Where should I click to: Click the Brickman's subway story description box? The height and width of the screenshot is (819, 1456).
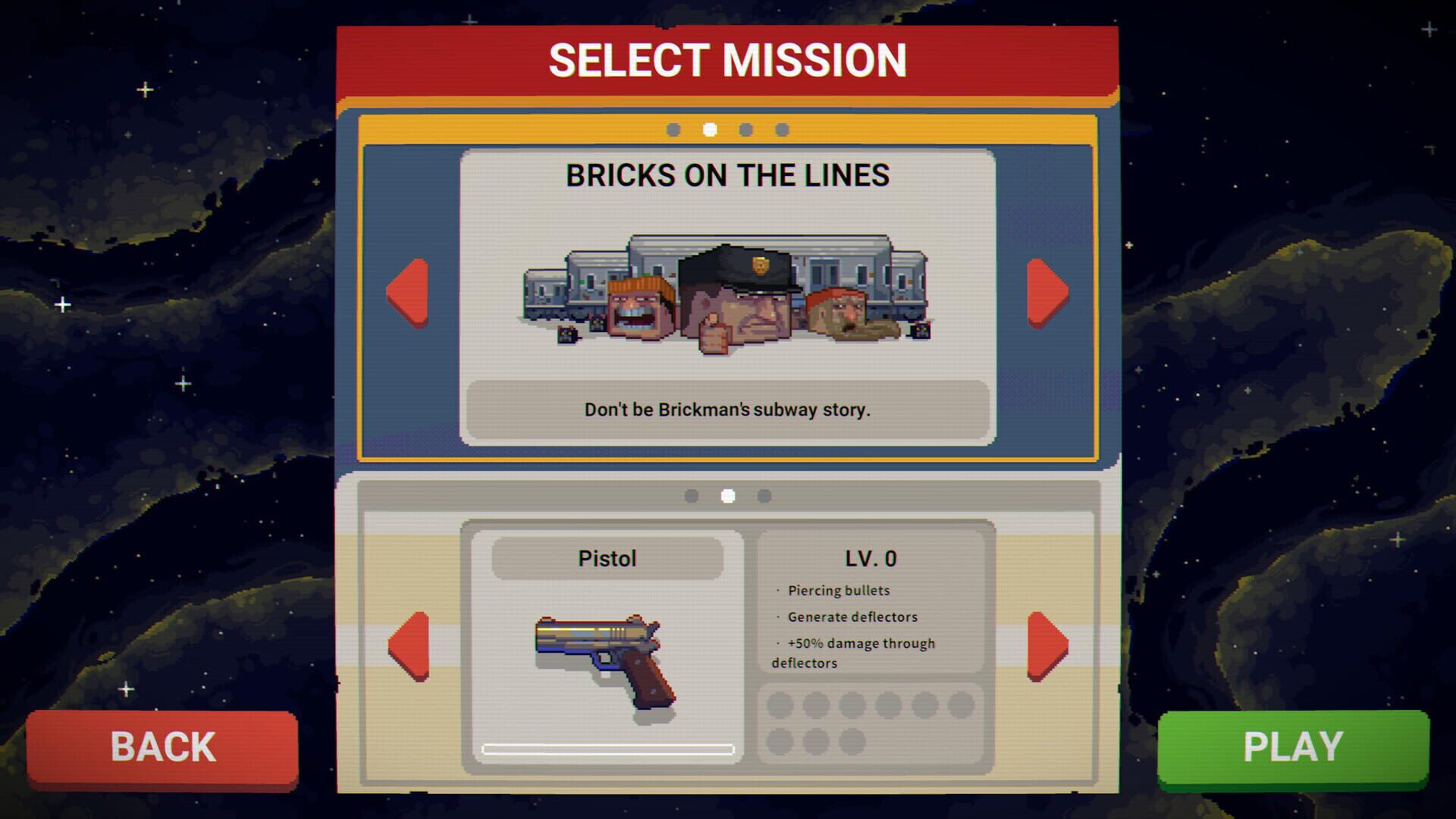point(726,410)
